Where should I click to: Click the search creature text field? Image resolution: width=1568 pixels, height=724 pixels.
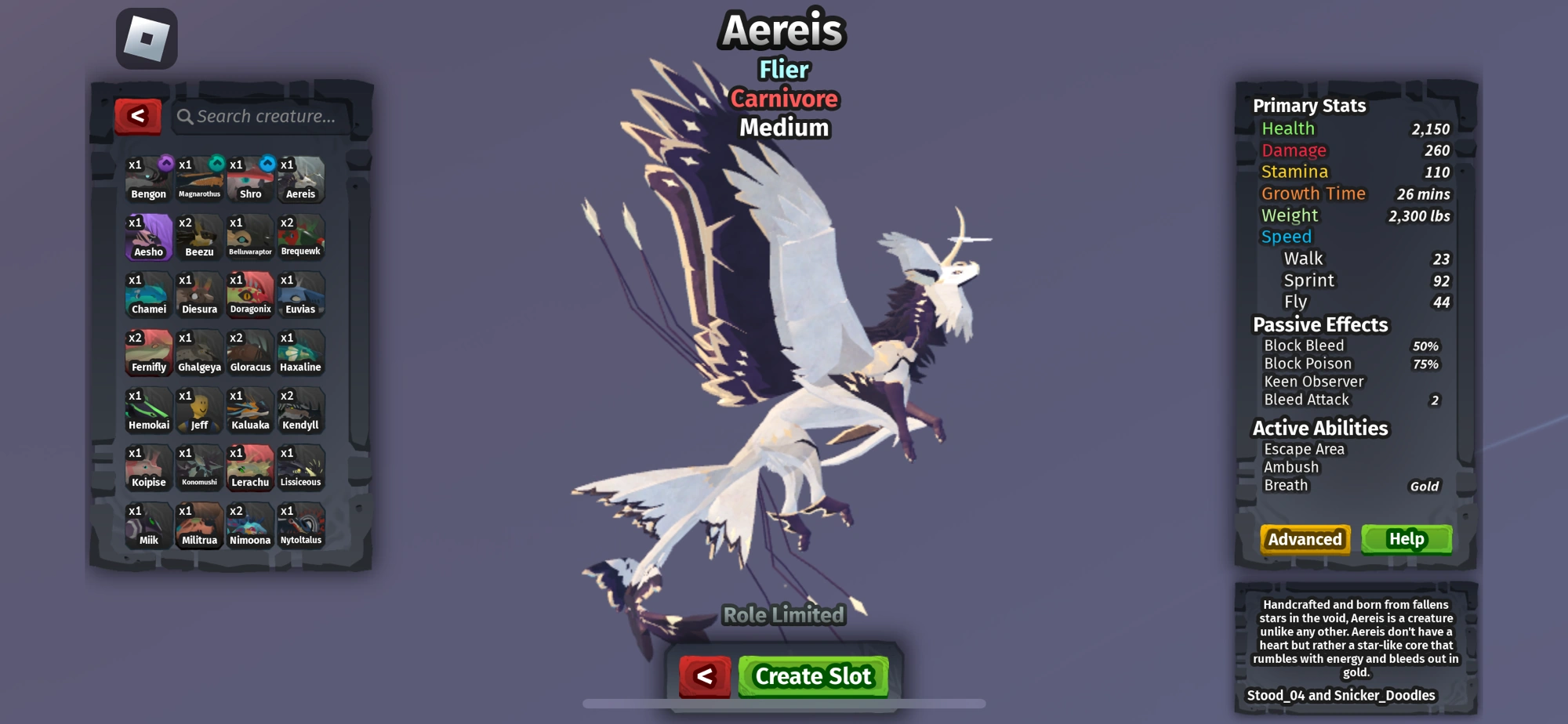point(259,115)
